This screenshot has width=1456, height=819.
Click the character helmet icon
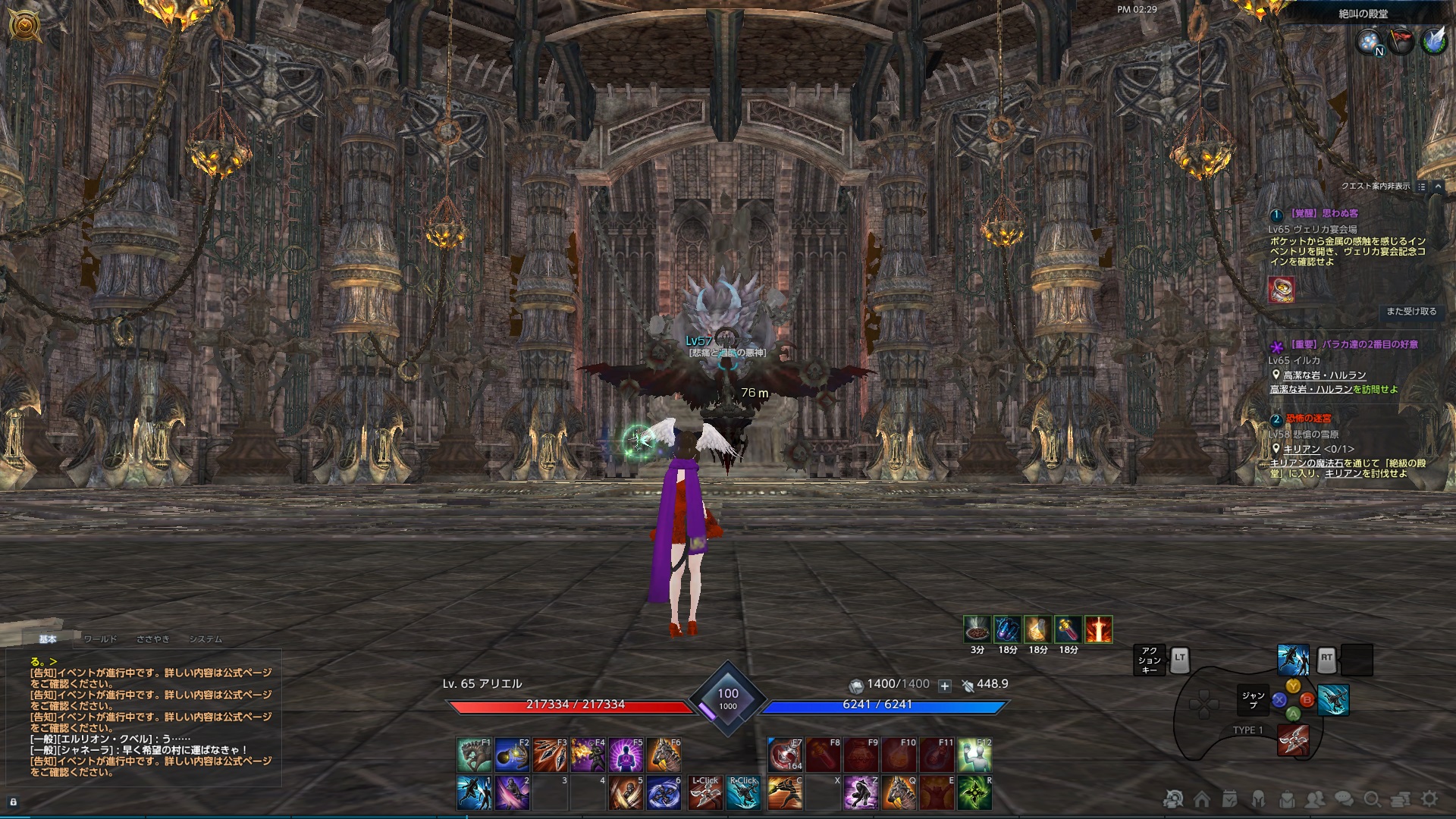click(x=1257, y=801)
